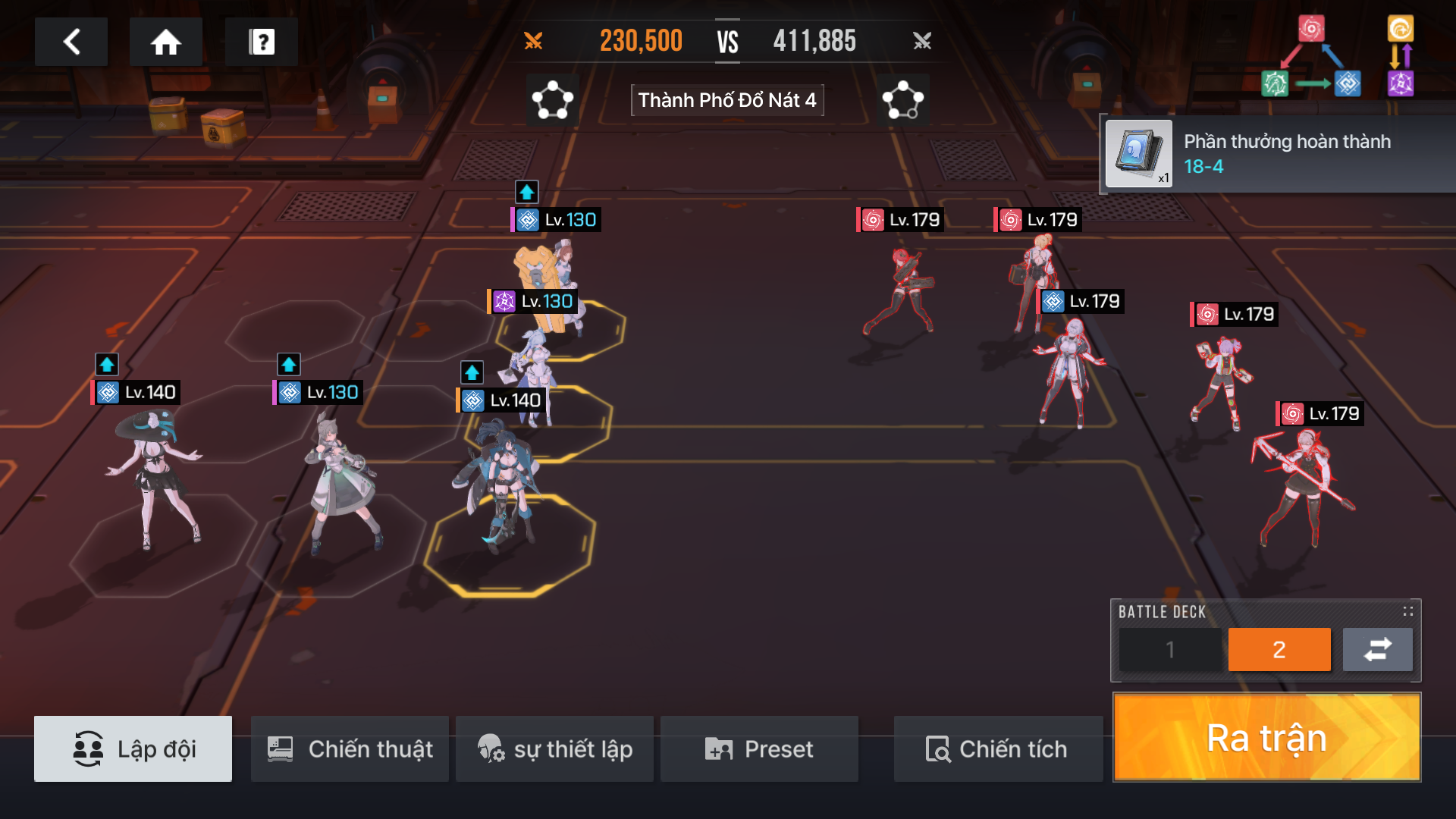Start battle with Ra trận button
Screen dimensions: 1456x819
tap(1266, 737)
